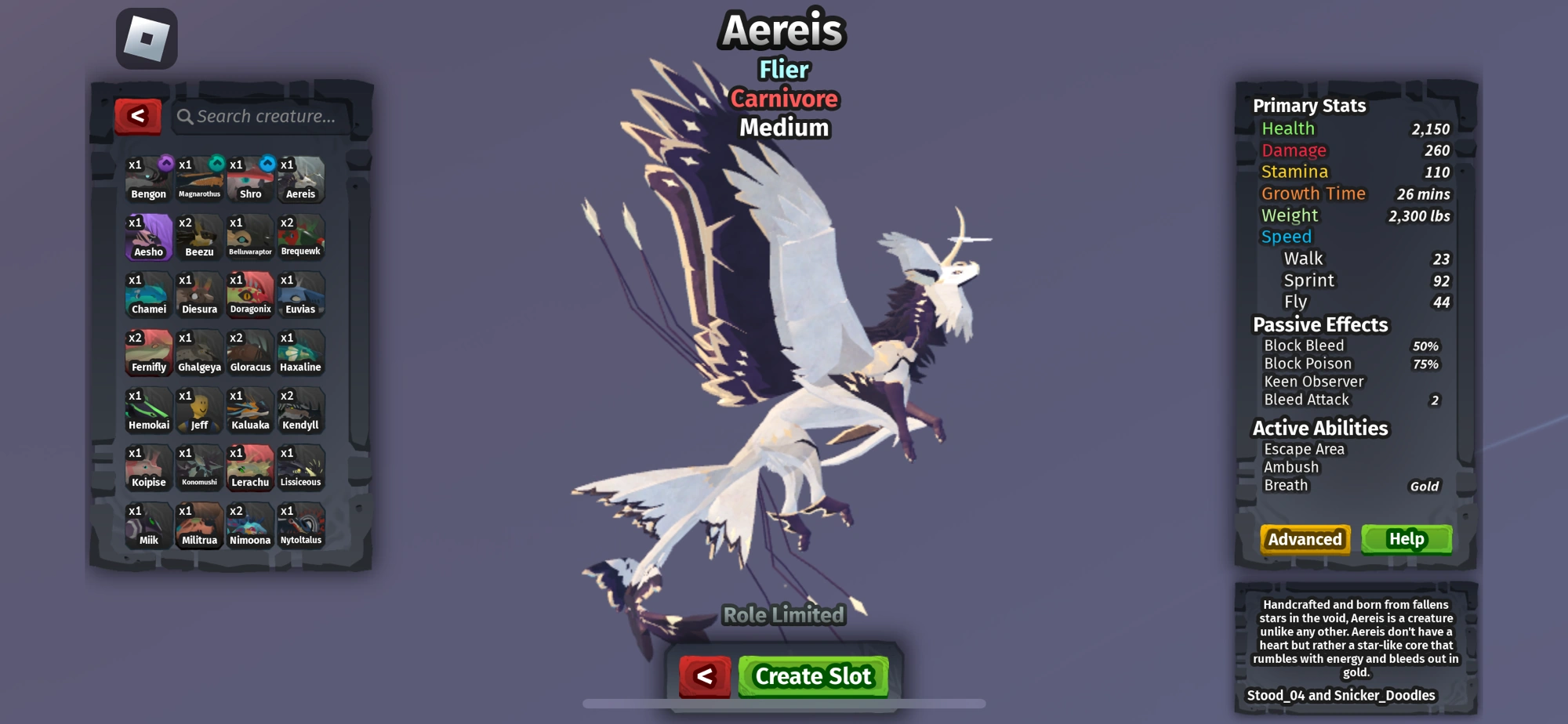The image size is (1568, 724).
Task: Click the blue upgrade badge on Shro
Action: [269, 161]
